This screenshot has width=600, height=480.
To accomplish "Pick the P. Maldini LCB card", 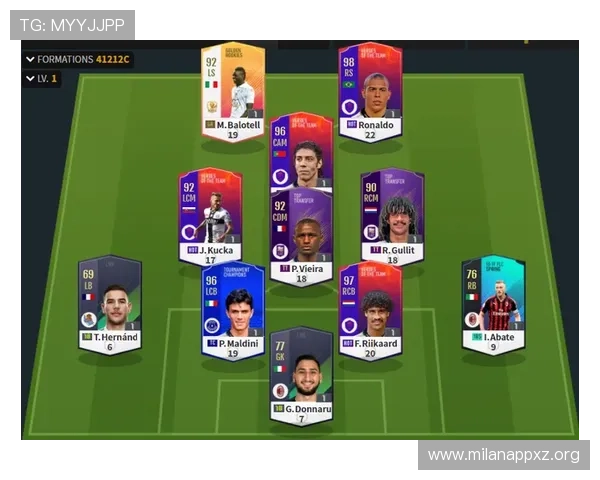I will tap(232, 310).
